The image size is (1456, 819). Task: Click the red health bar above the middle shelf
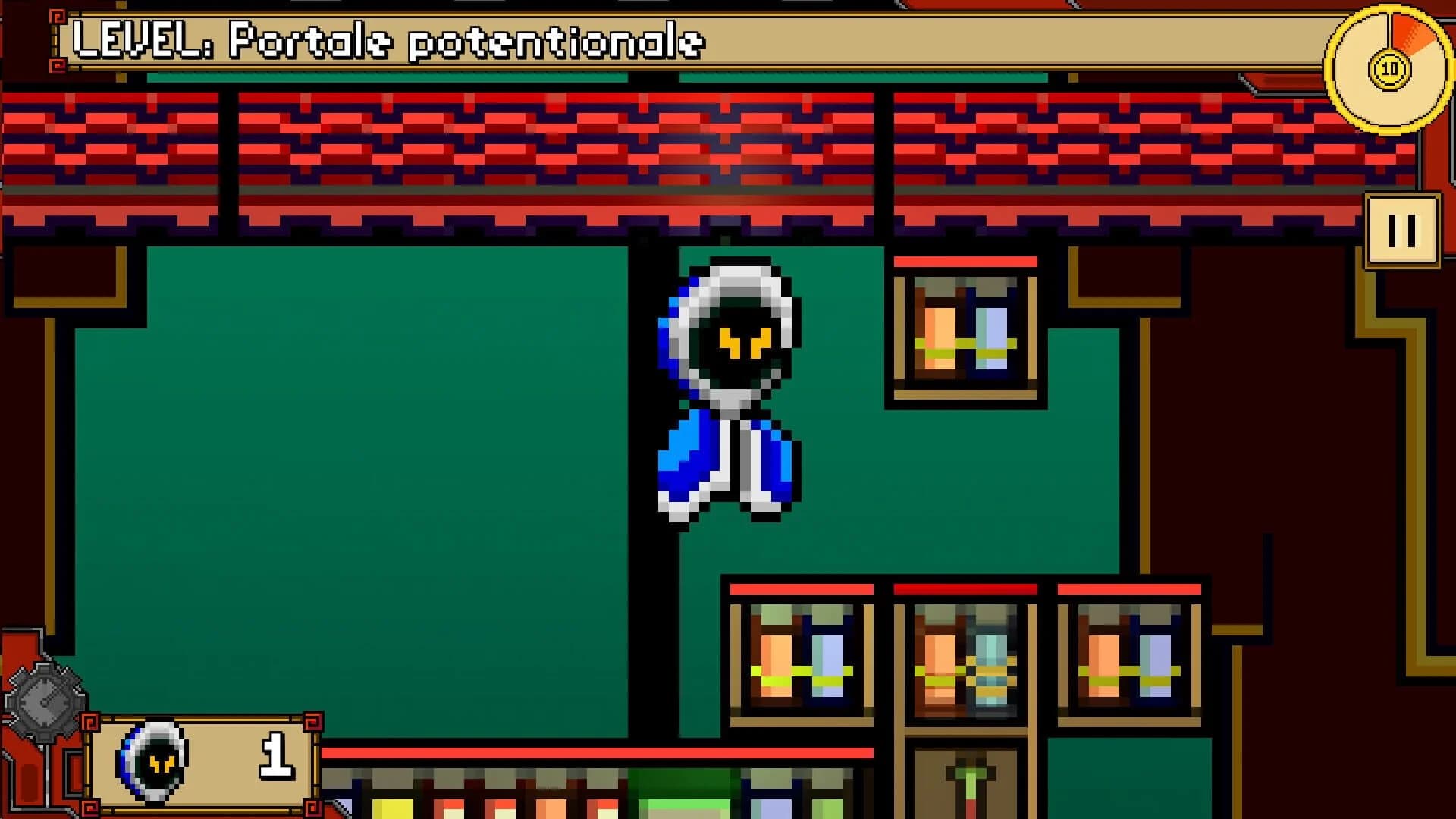click(967, 588)
